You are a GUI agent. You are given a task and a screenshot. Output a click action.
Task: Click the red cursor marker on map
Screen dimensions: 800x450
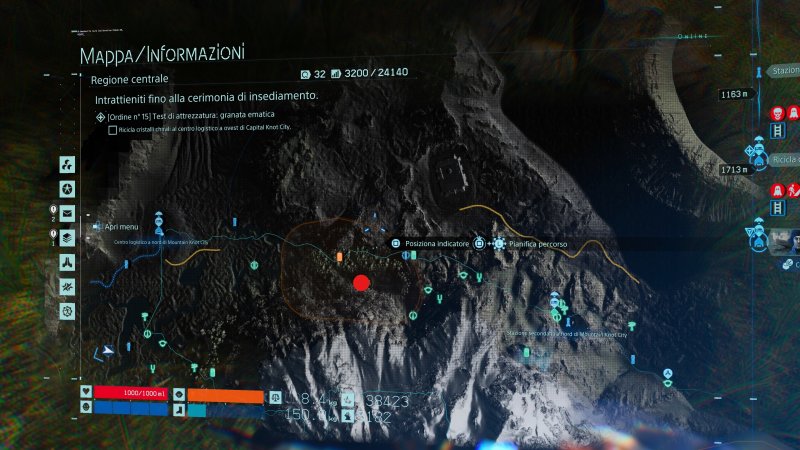click(362, 283)
